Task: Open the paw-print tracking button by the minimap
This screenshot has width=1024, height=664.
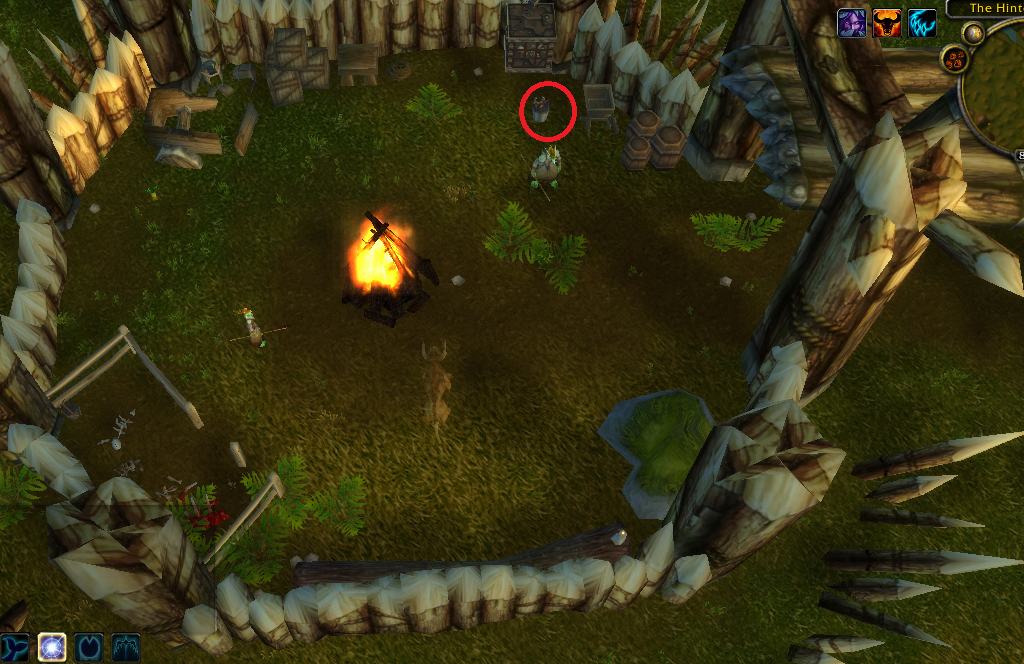Action: point(954,59)
